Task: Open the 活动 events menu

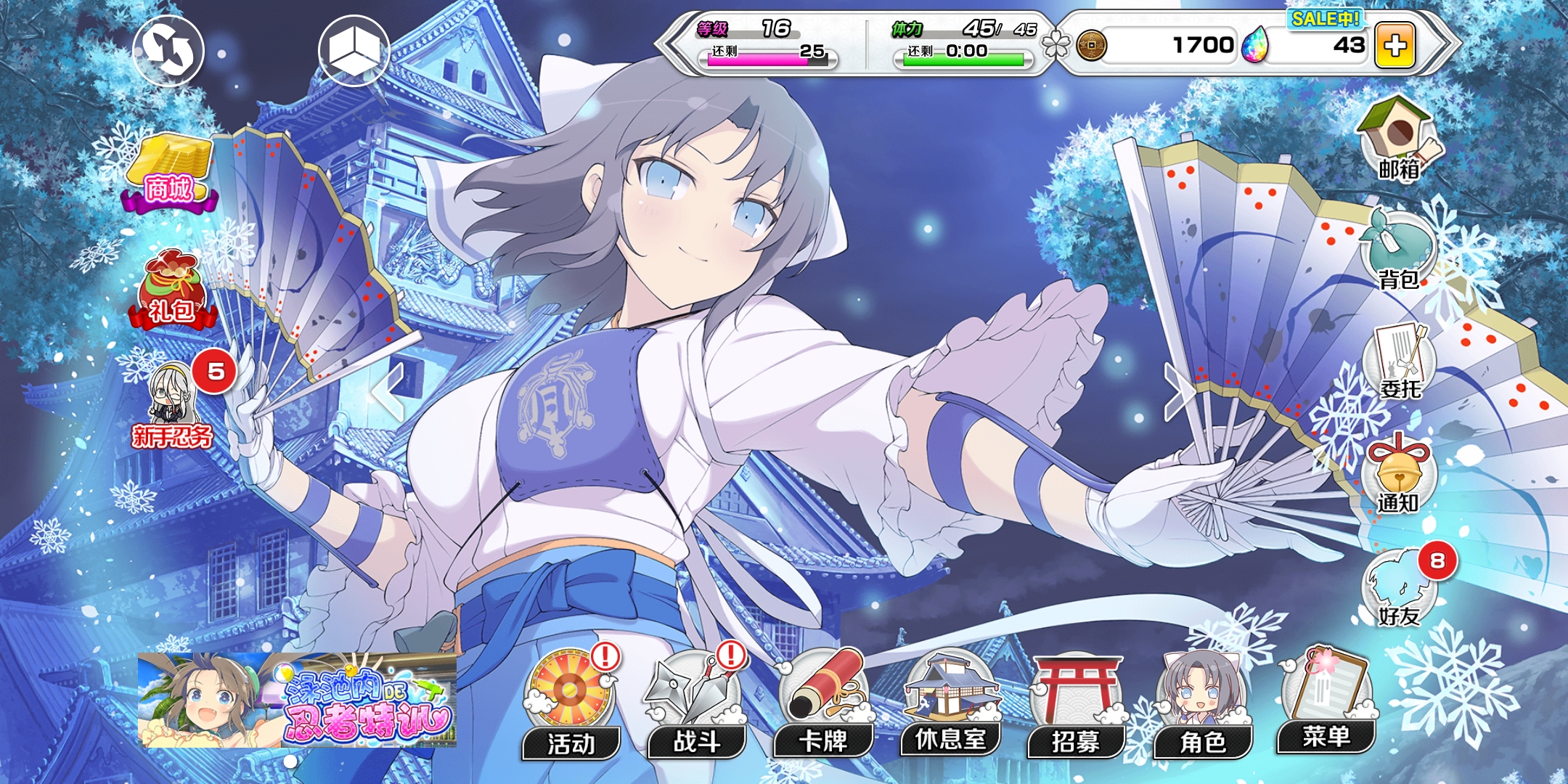Action: (571, 704)
